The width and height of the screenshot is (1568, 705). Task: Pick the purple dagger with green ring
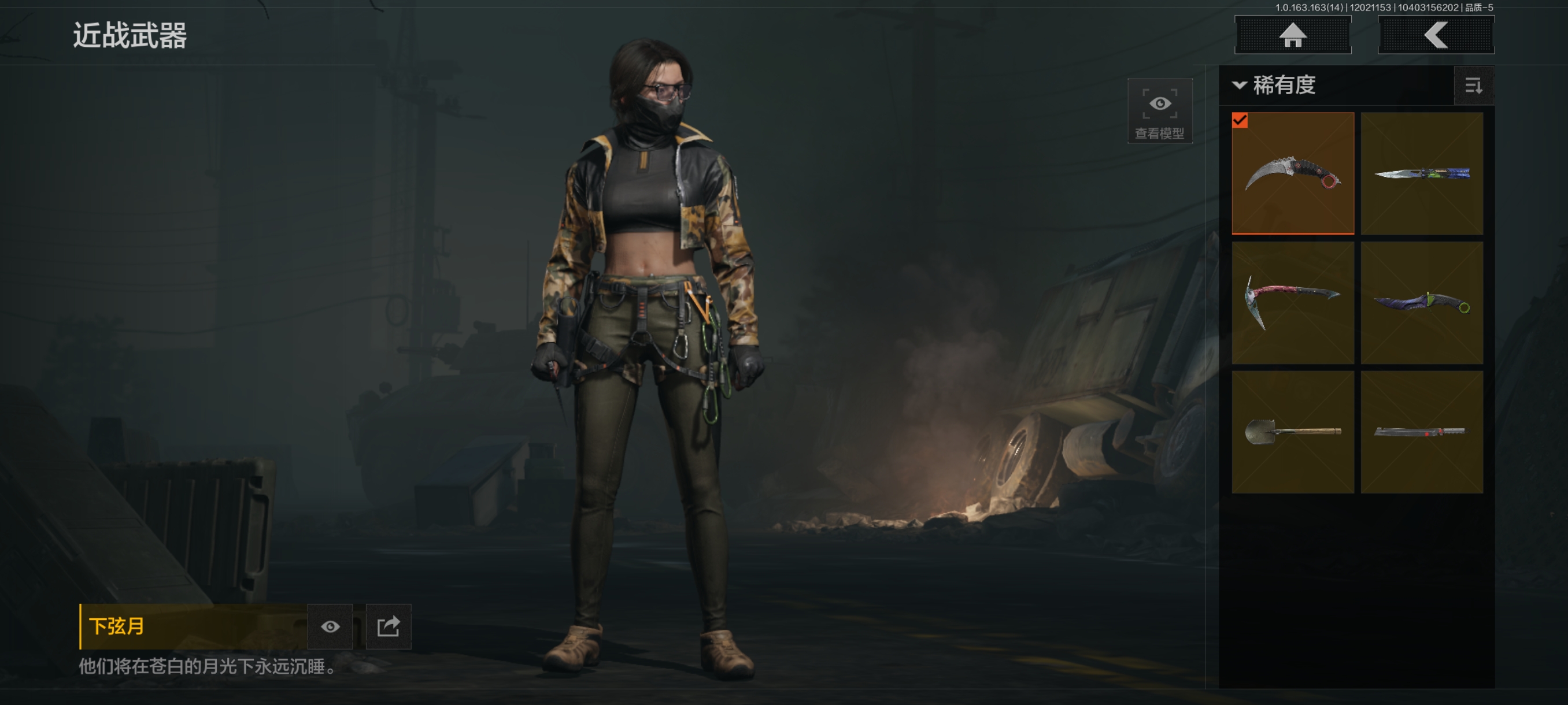coord(1421,302)
